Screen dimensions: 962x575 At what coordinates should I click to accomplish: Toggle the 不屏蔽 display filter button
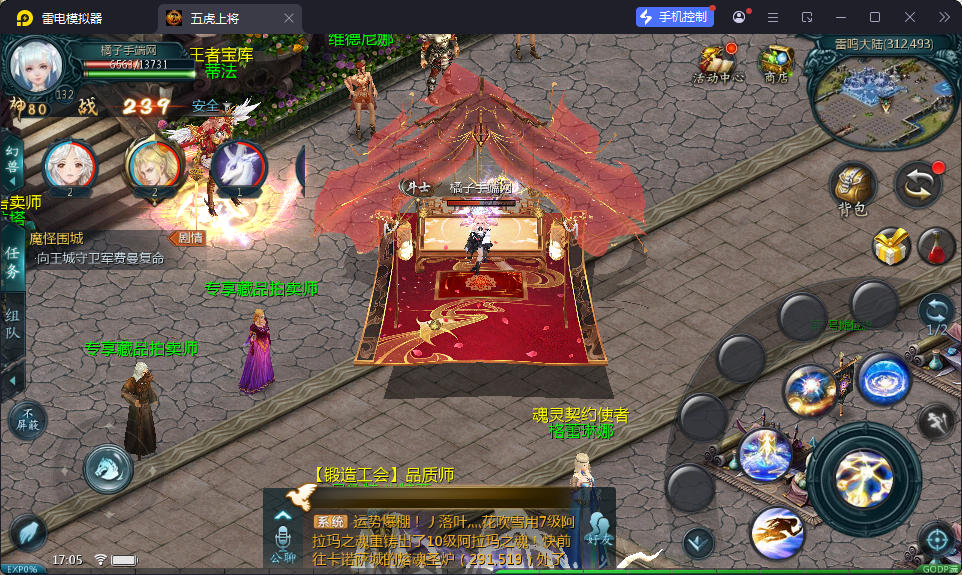28,420
